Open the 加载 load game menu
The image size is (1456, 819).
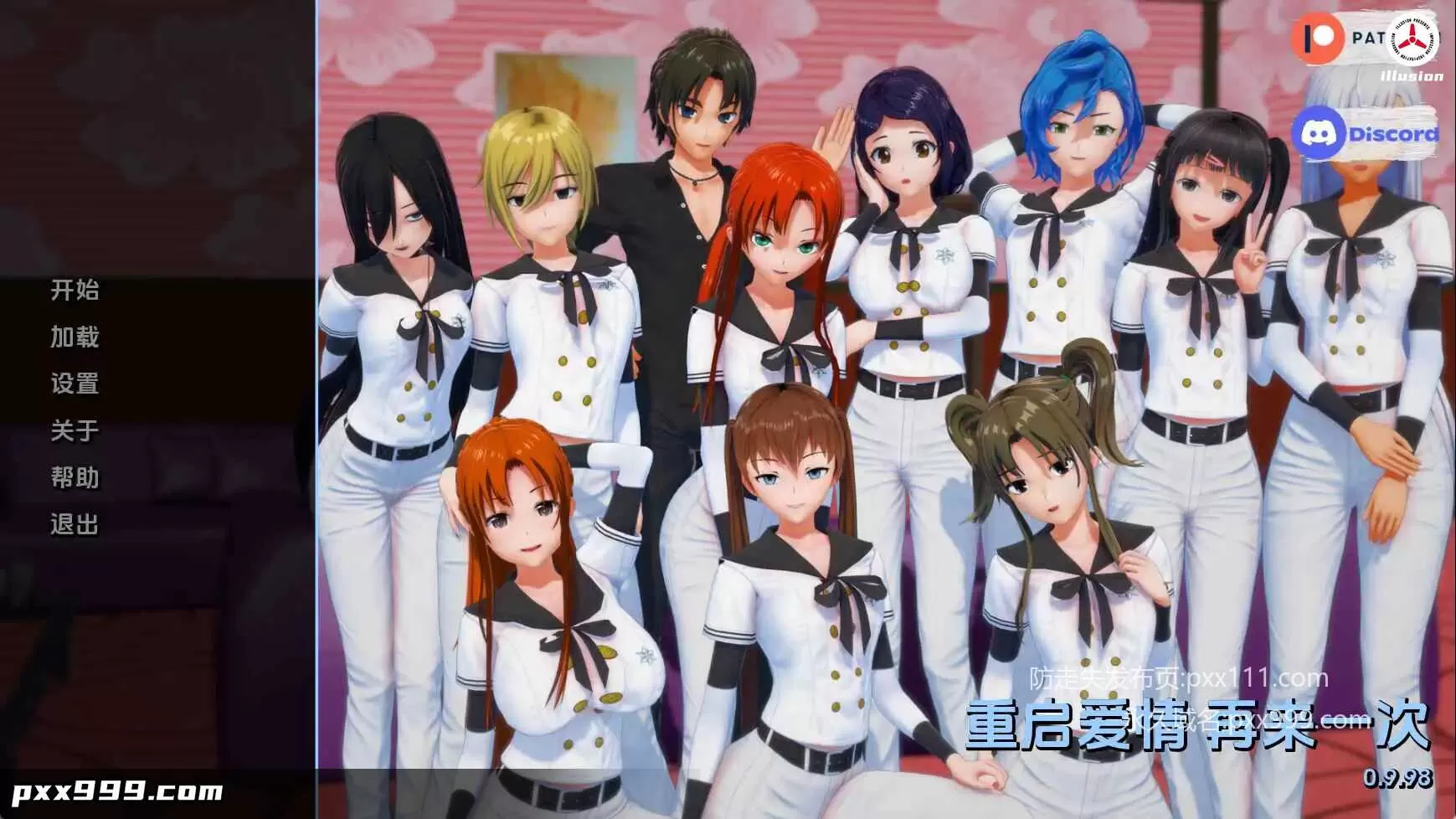coord(74,337)
